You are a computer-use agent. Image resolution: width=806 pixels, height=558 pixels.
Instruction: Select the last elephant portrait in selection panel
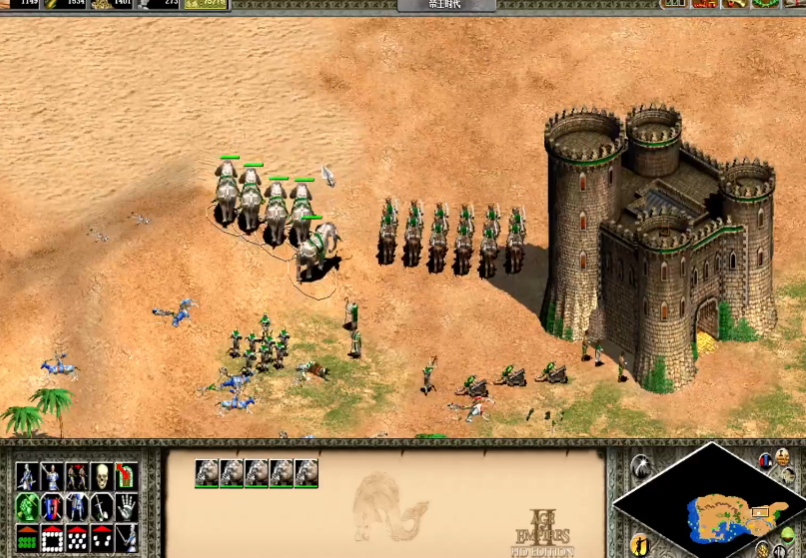(x=307, y=473)
